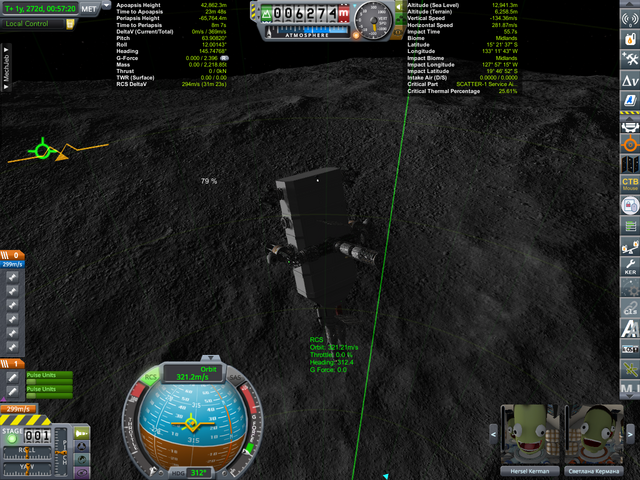Toggle the RCS indicator on the navball
The height and width of the screenshot is (480, 640).
(150, 378)
